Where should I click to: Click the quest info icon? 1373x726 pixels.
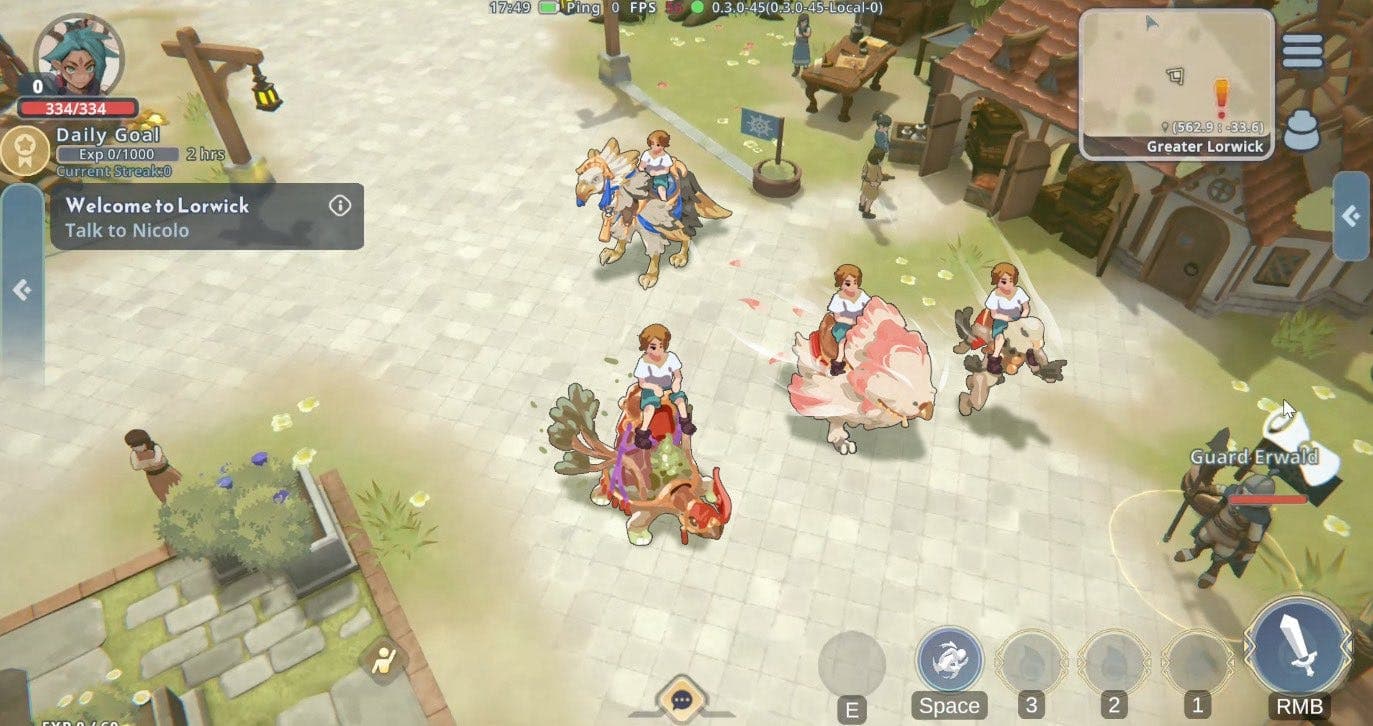pos(339,205)
